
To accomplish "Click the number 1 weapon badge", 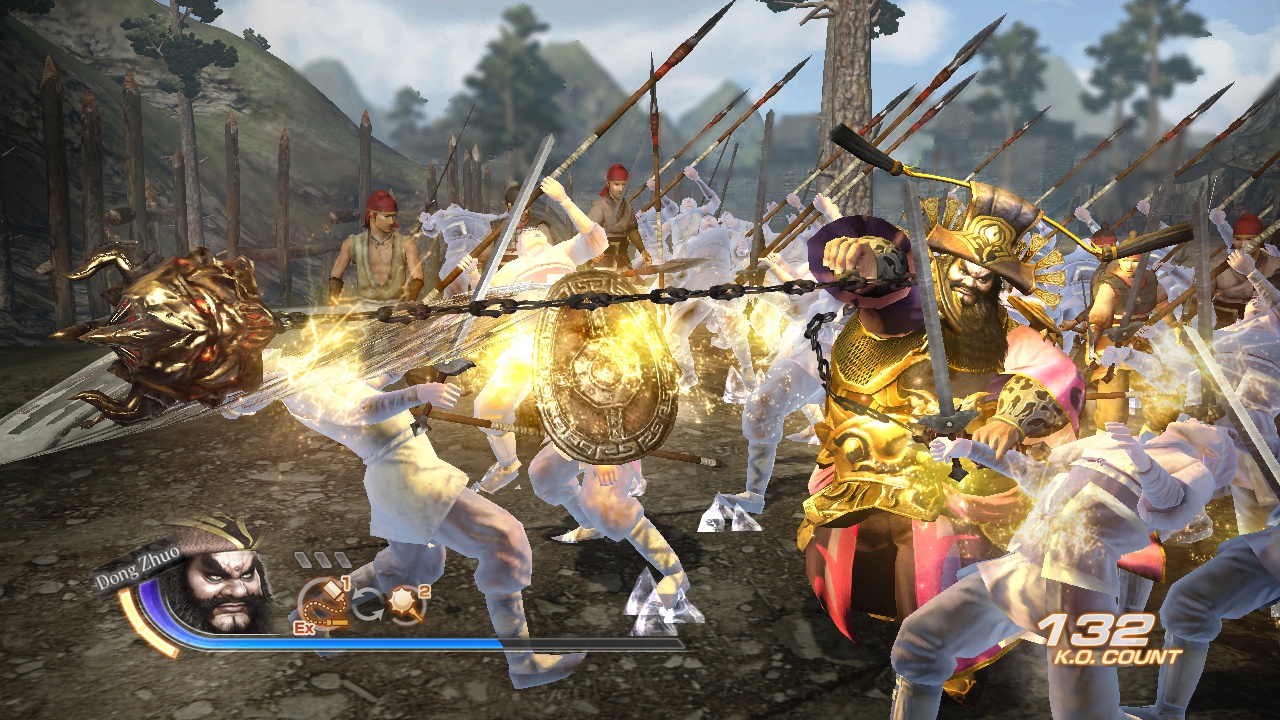I will pos(345,584).
